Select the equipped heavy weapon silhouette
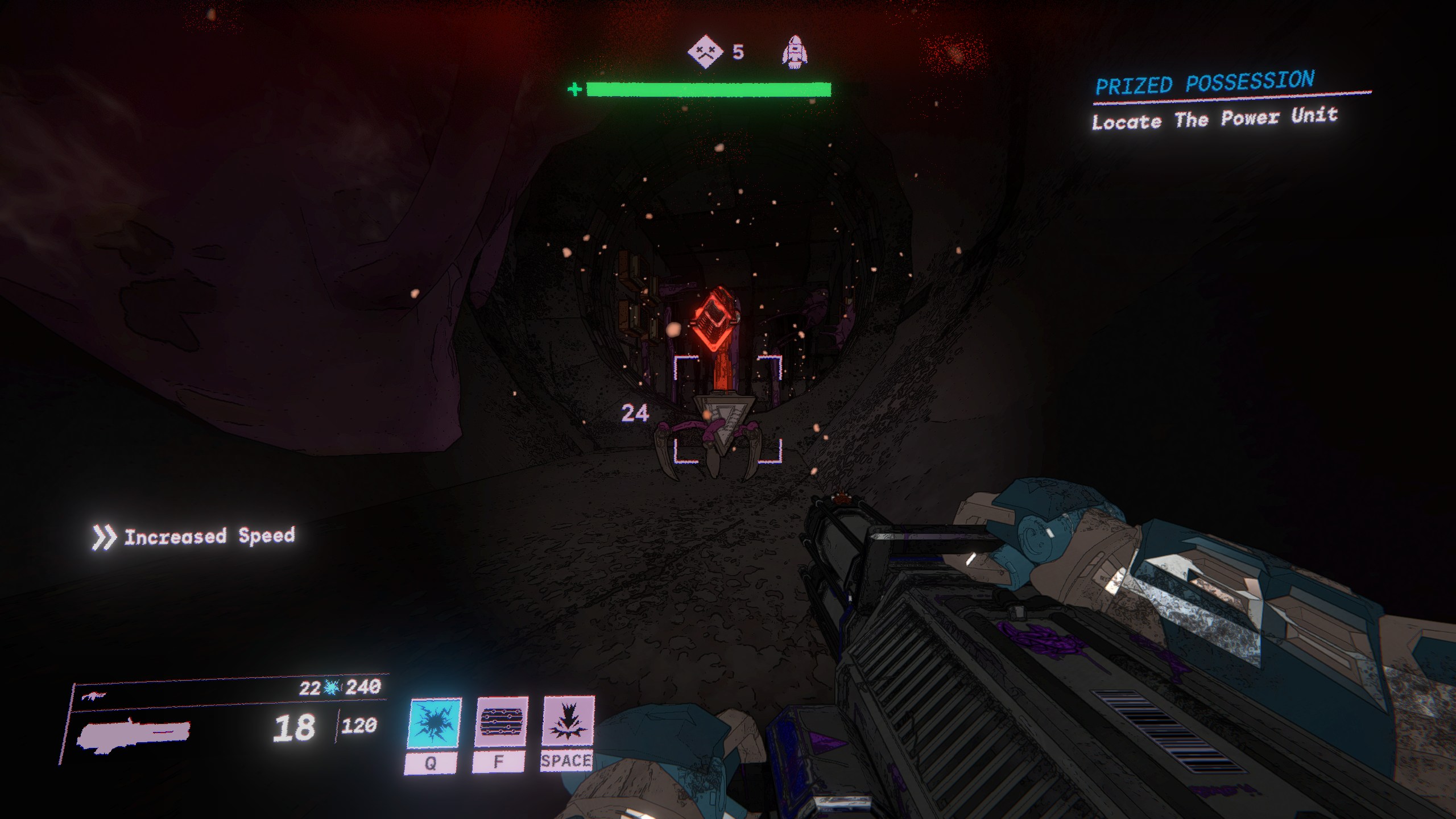 coord(134,734)
